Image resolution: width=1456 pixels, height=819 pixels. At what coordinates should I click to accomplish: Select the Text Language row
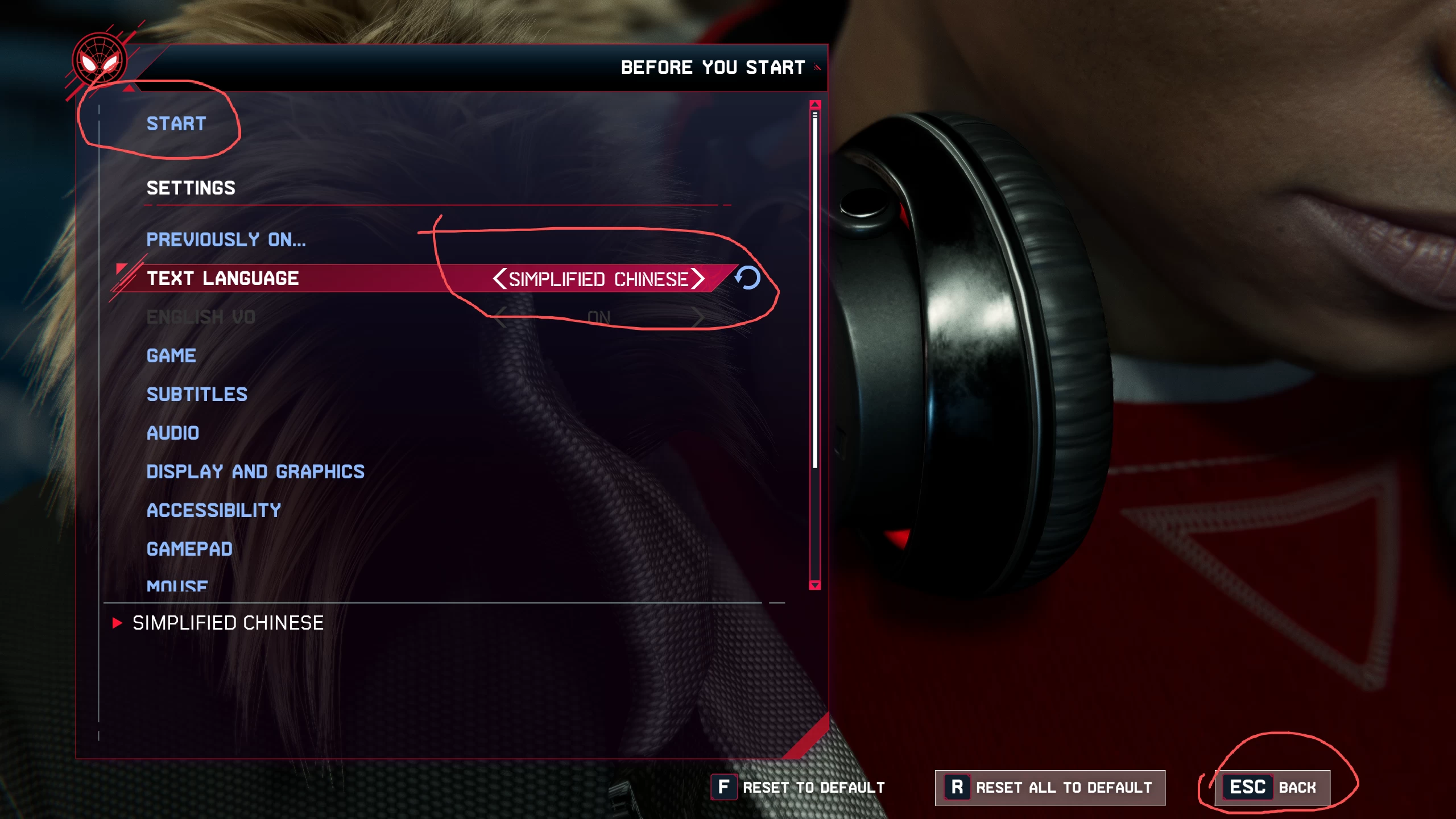222,278
